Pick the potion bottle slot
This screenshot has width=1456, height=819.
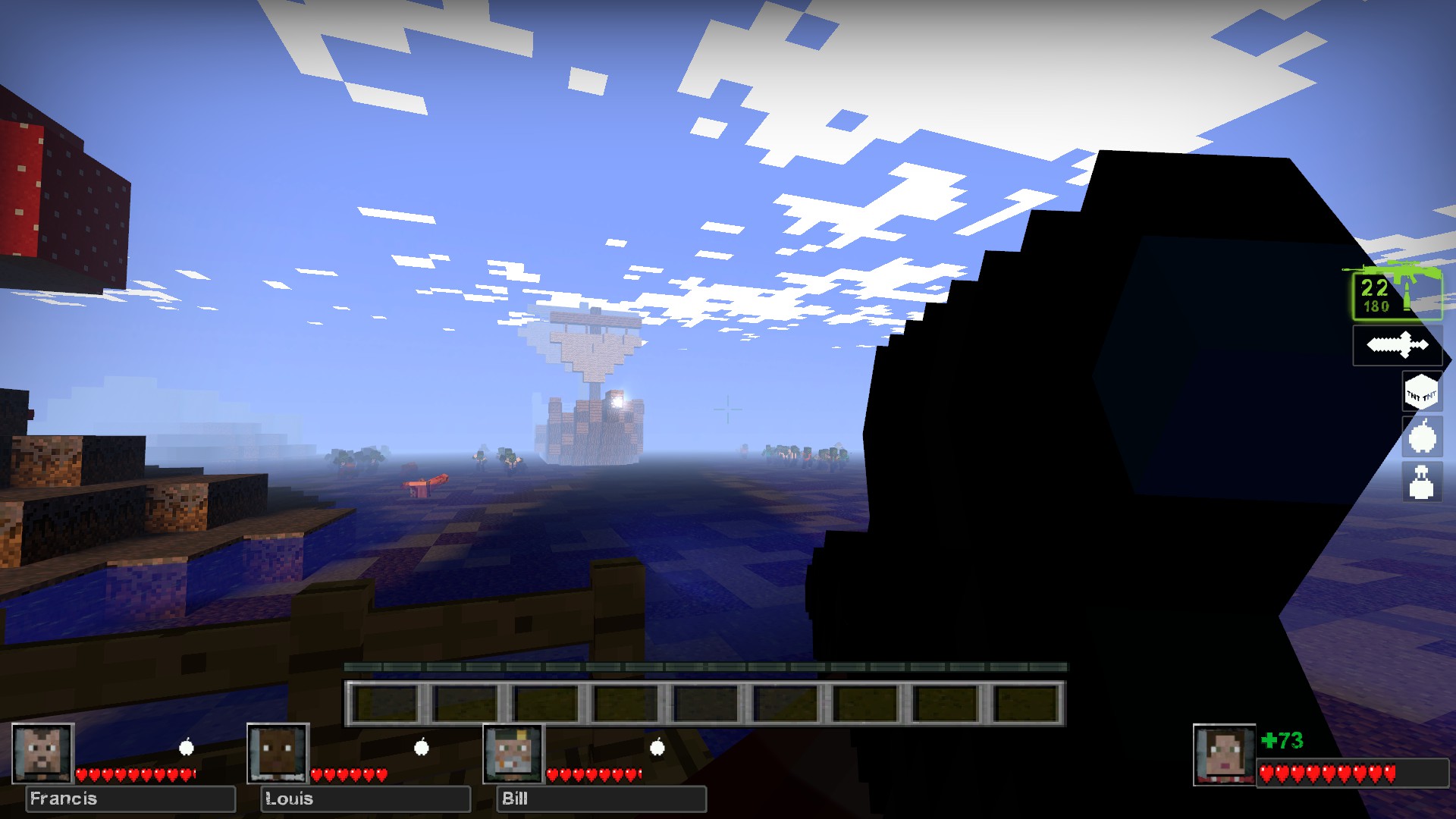[x=1421, y=482]
